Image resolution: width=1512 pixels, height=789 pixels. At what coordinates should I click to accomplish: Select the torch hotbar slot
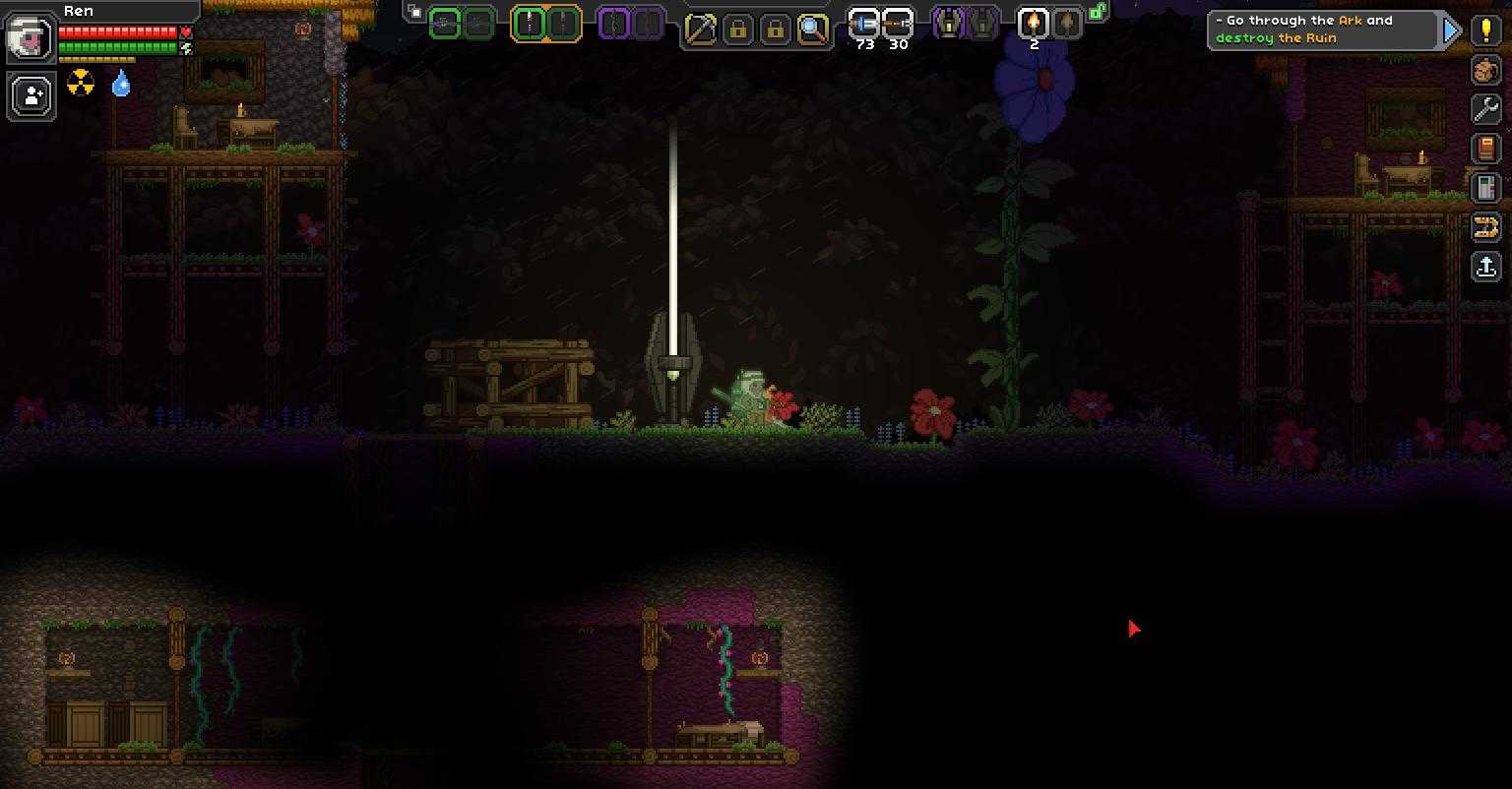(1033, 24)
